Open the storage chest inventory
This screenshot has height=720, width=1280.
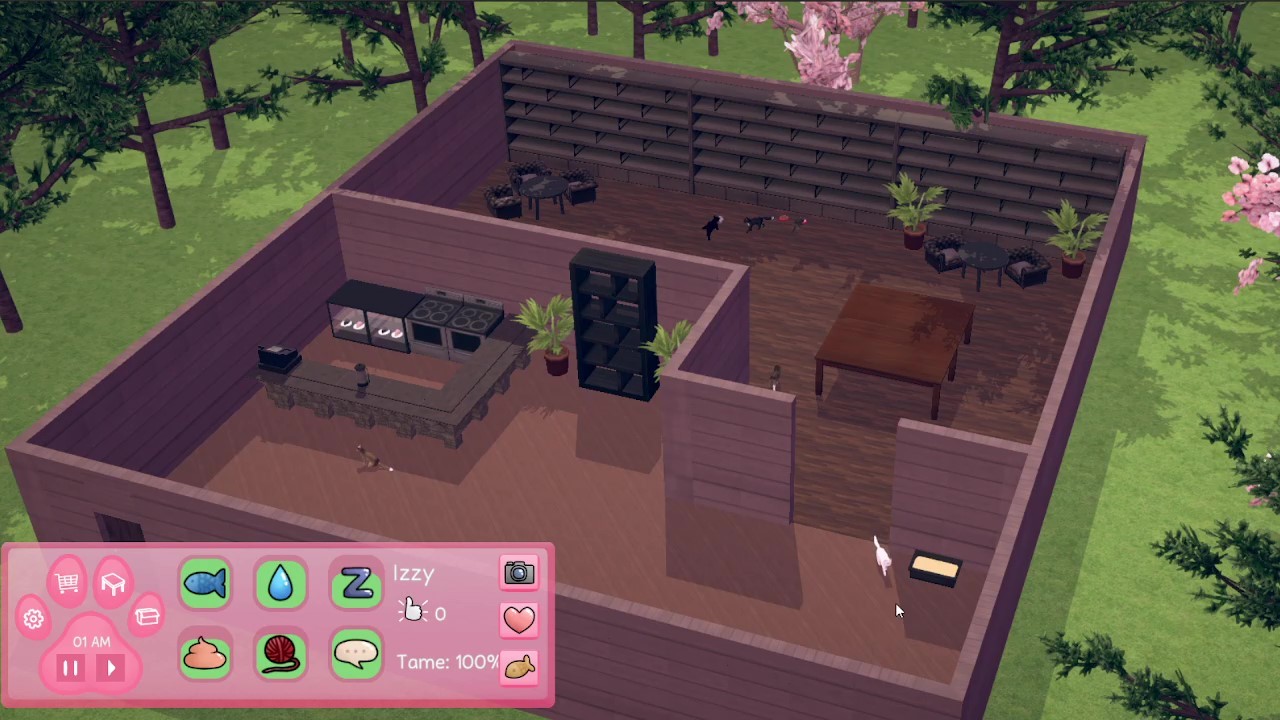[x=148, y=617]
